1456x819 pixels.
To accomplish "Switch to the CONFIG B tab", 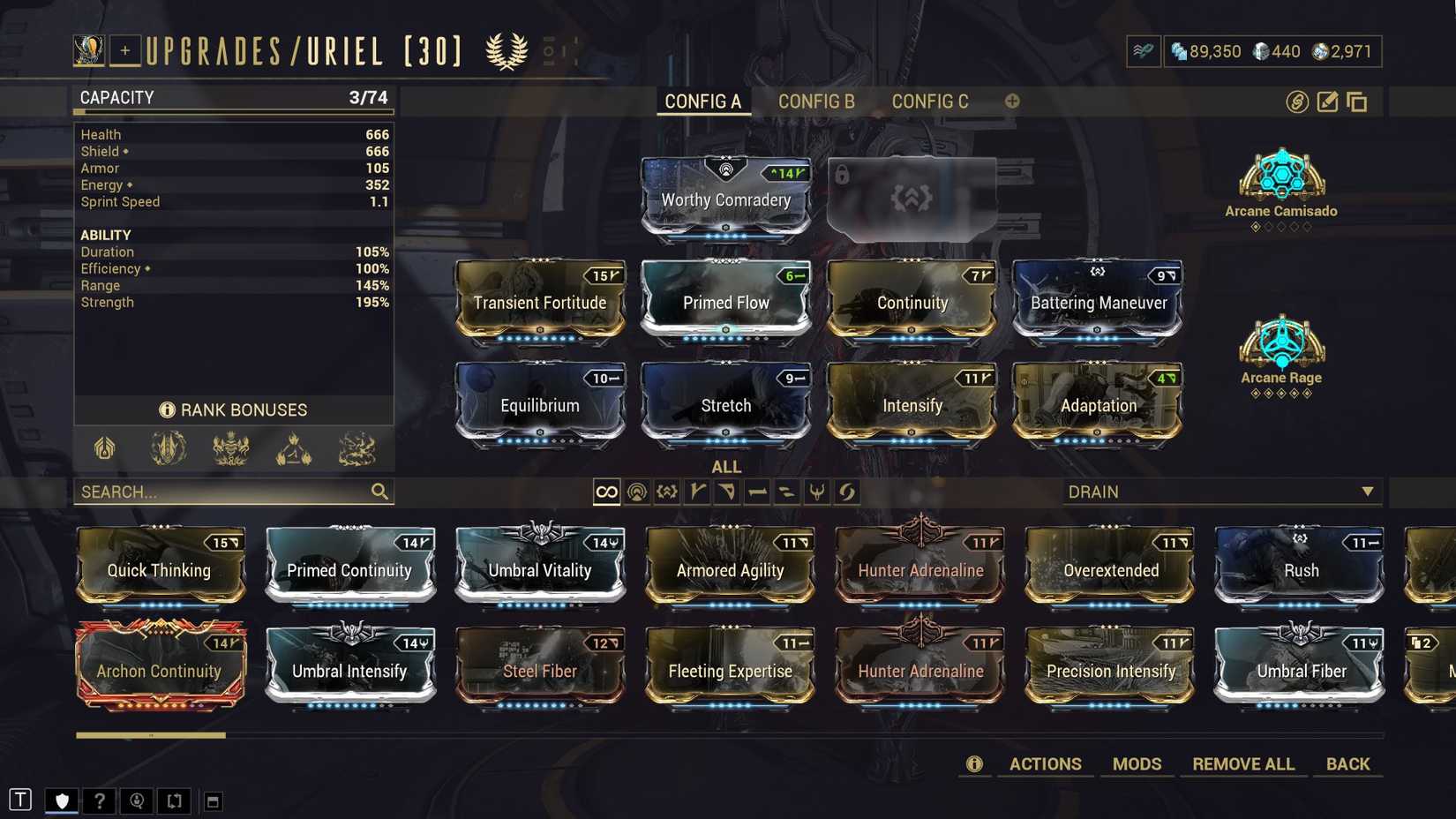I will pos(815,101).
